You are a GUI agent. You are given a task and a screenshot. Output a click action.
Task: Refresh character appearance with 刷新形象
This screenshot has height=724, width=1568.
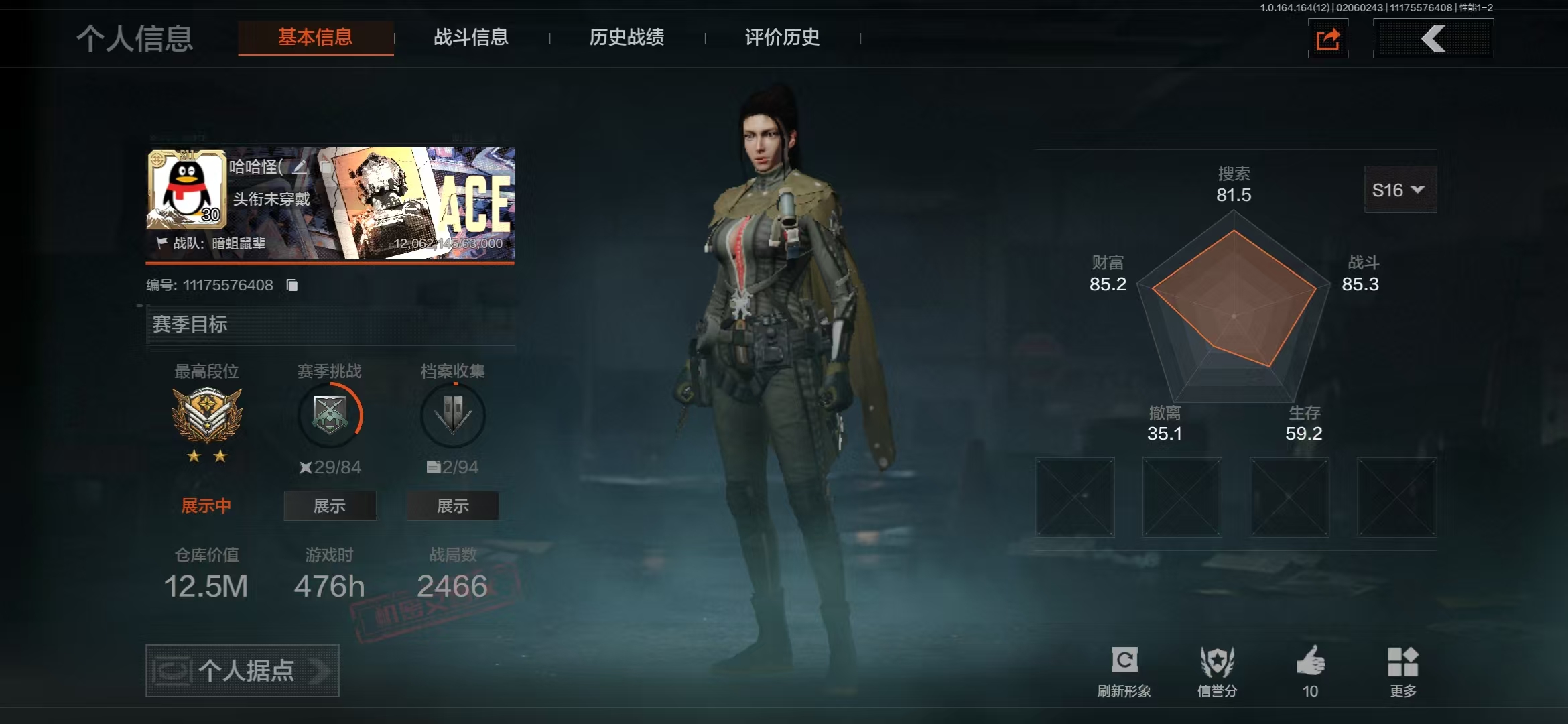[1124, 670]
